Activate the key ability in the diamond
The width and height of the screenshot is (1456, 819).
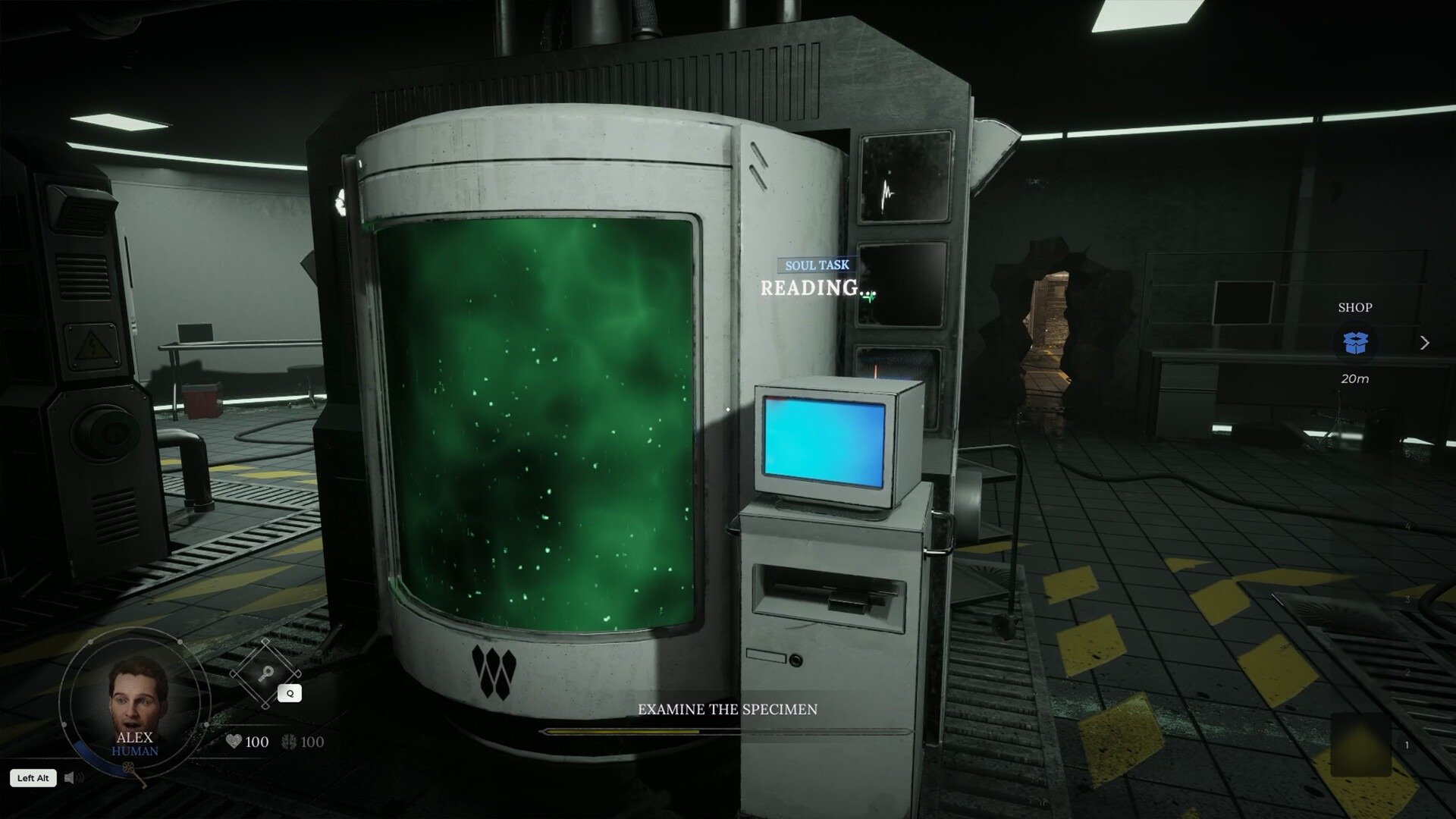pyautogui.click(x=266, y=674)
